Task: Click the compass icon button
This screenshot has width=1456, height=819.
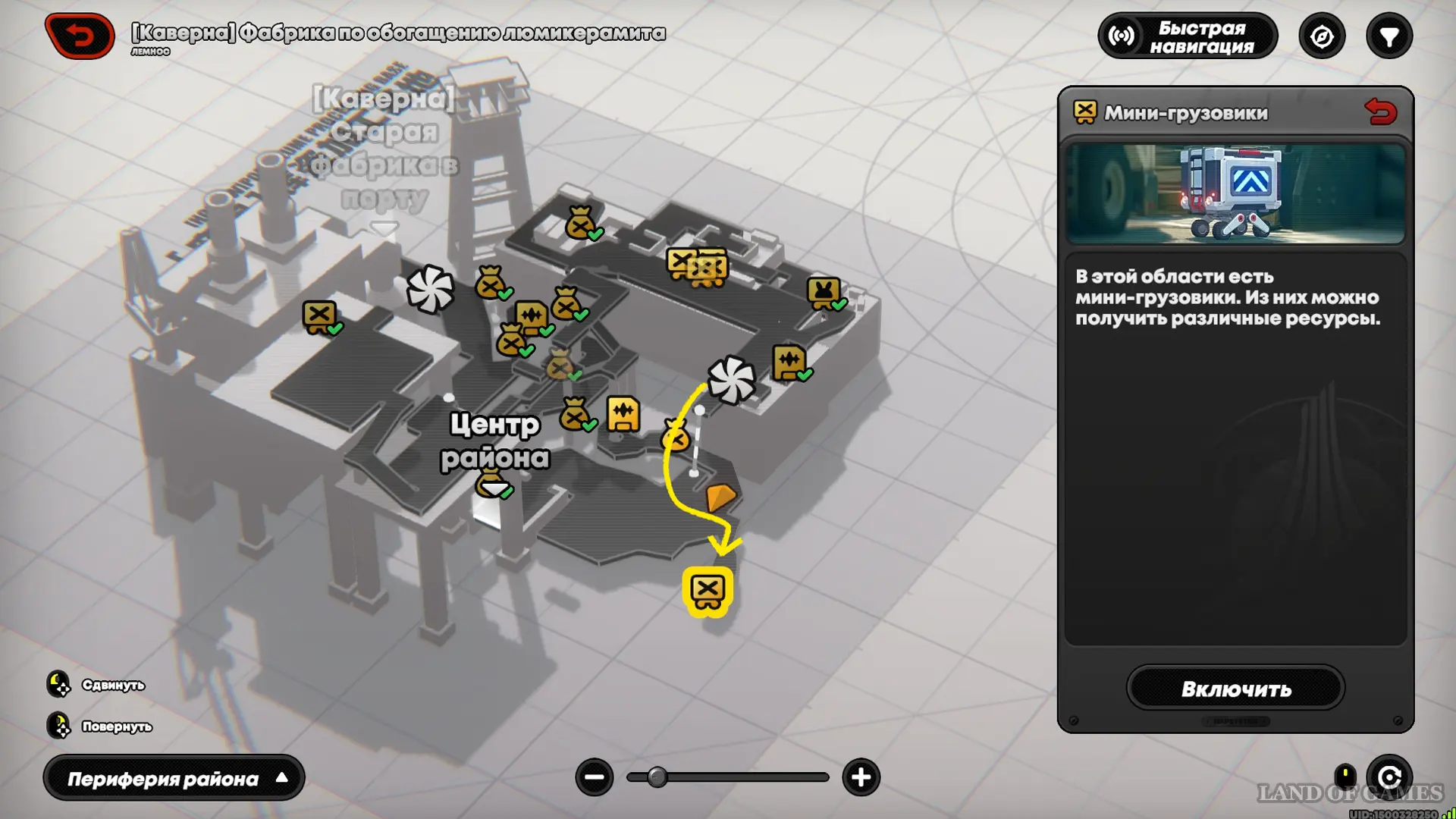Action: [1322, 36]
